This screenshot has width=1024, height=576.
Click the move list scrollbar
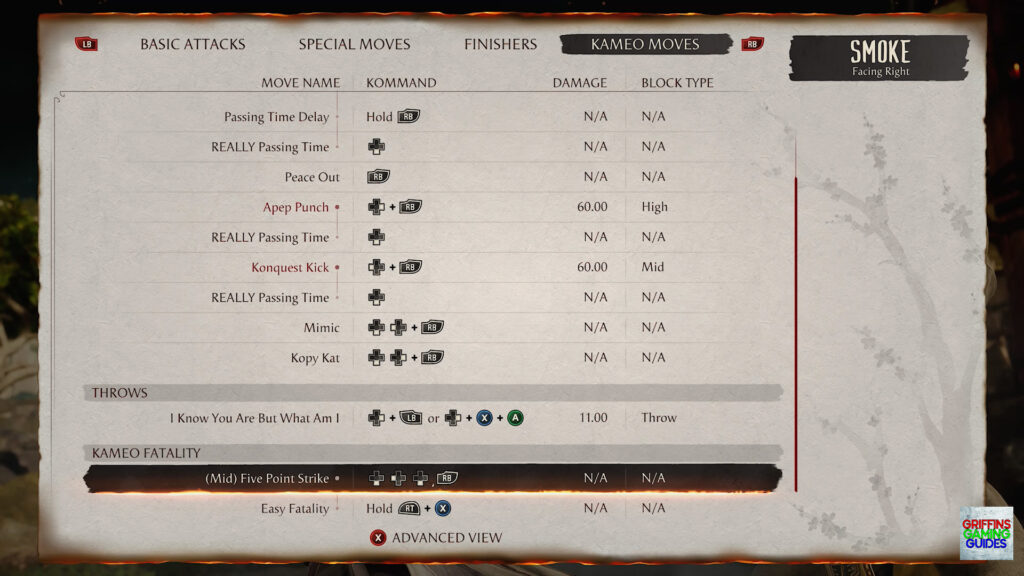pyautogui.click(x=796, y=334)
